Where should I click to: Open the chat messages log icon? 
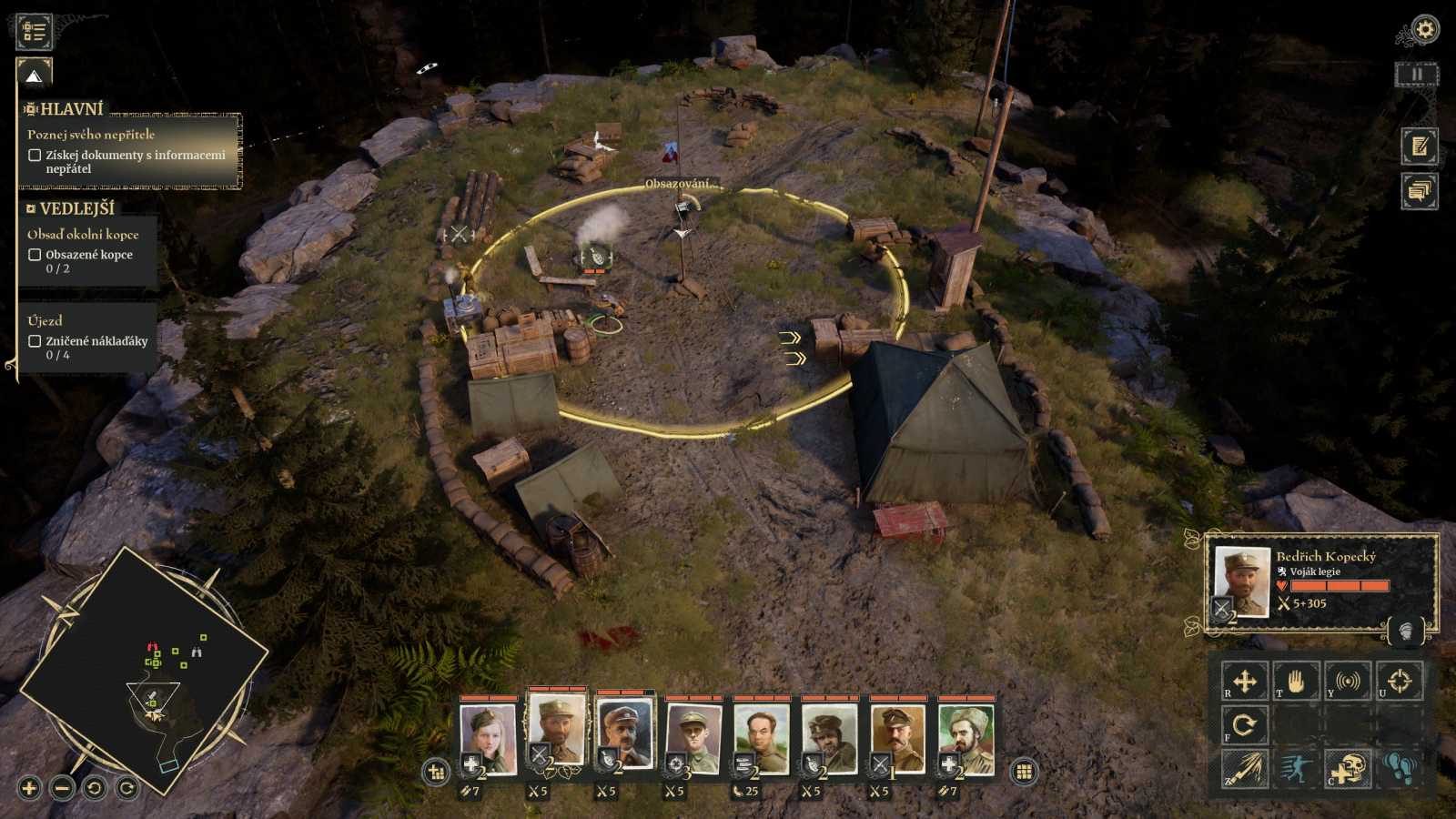coord(1419,191)
